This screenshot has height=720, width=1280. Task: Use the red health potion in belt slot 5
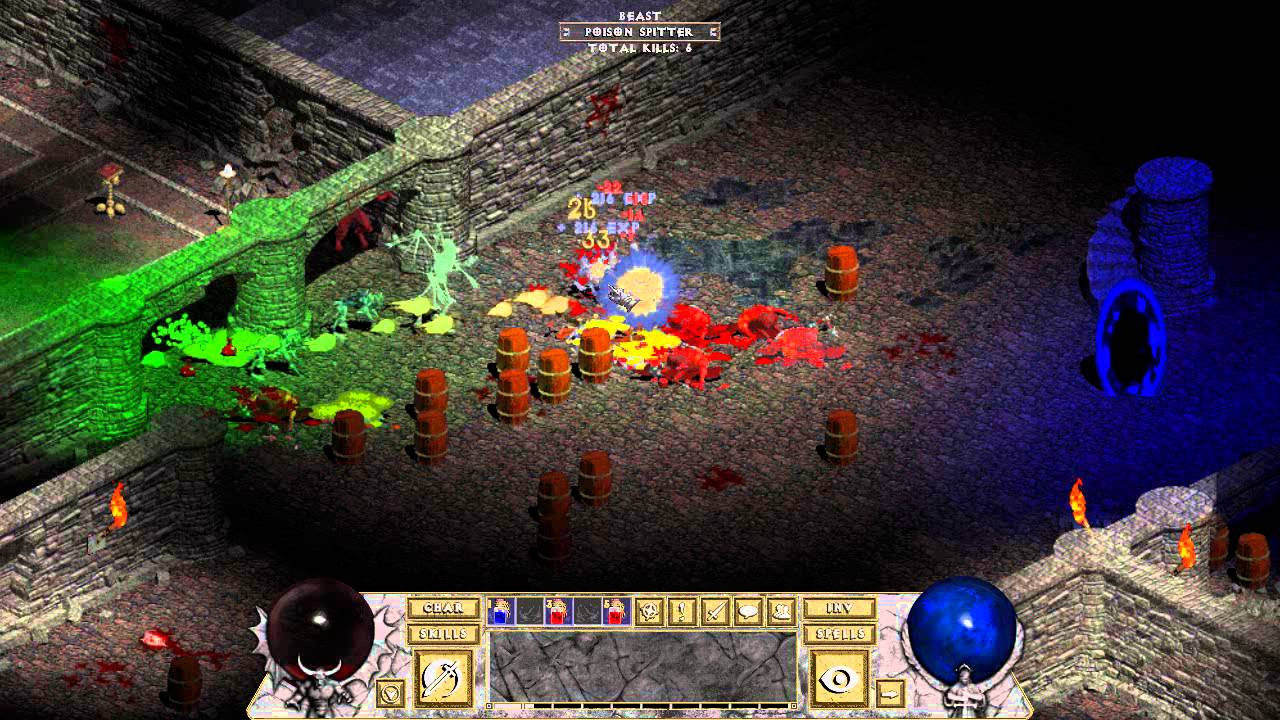click(x=615, y=611)
